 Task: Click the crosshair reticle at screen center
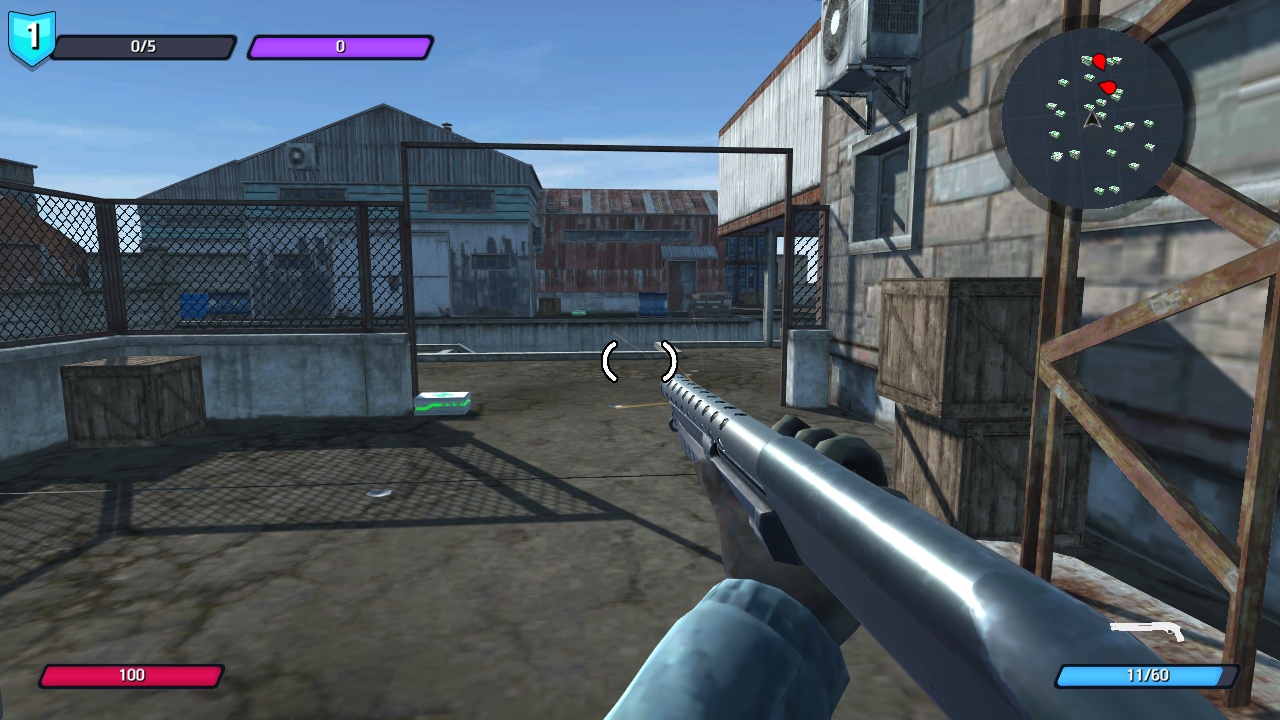(637, 363)
